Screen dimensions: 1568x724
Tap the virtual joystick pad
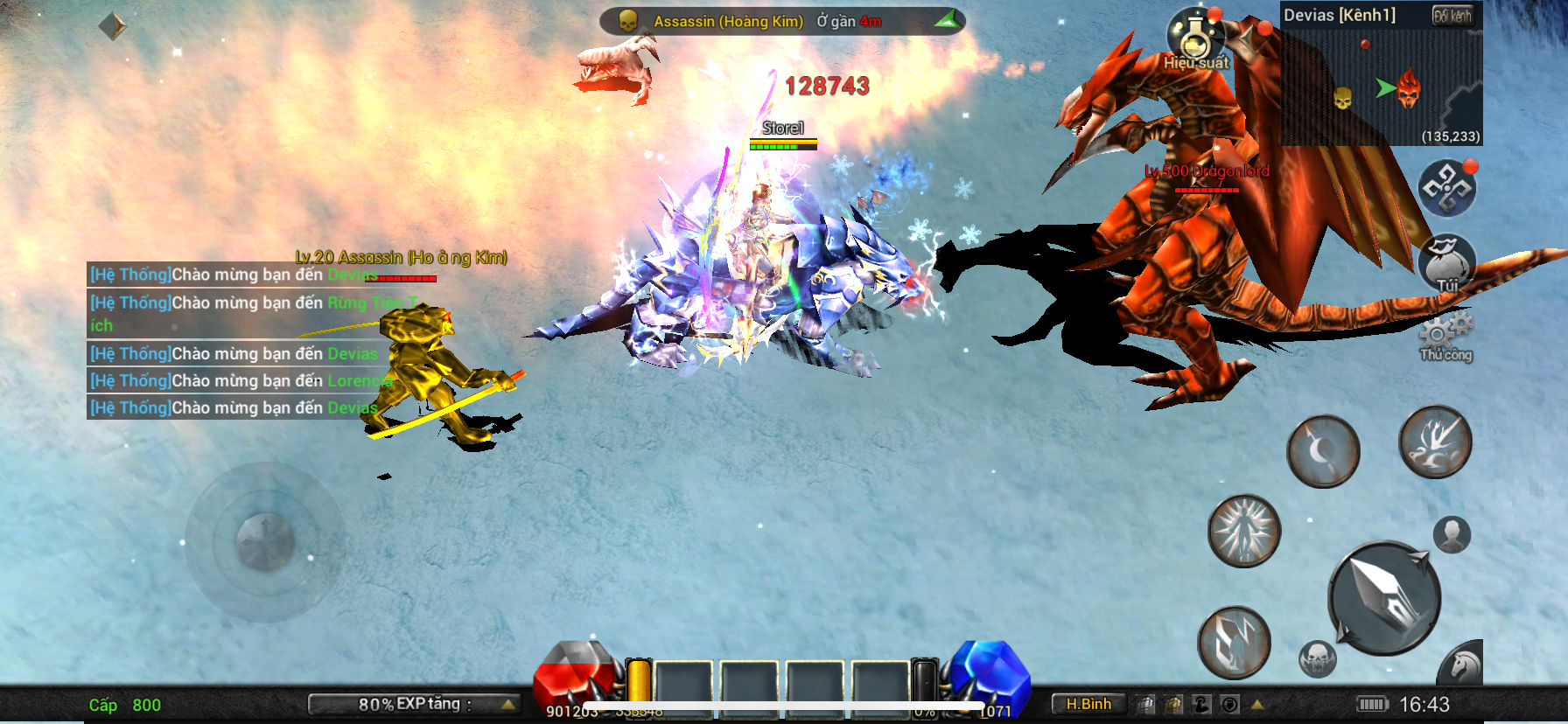click(264, 542)
